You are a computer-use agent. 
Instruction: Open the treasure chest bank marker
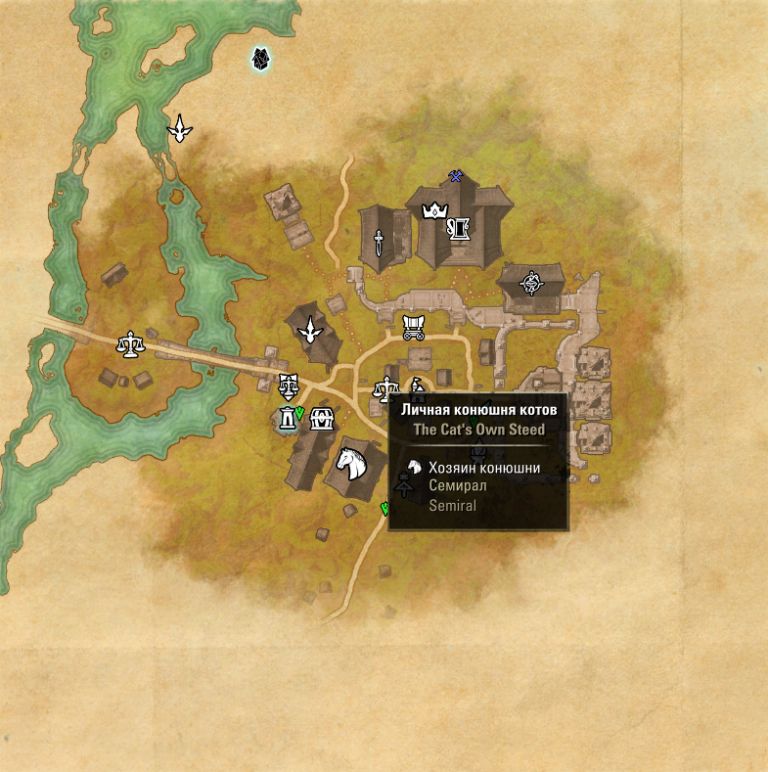coord(321,419)
